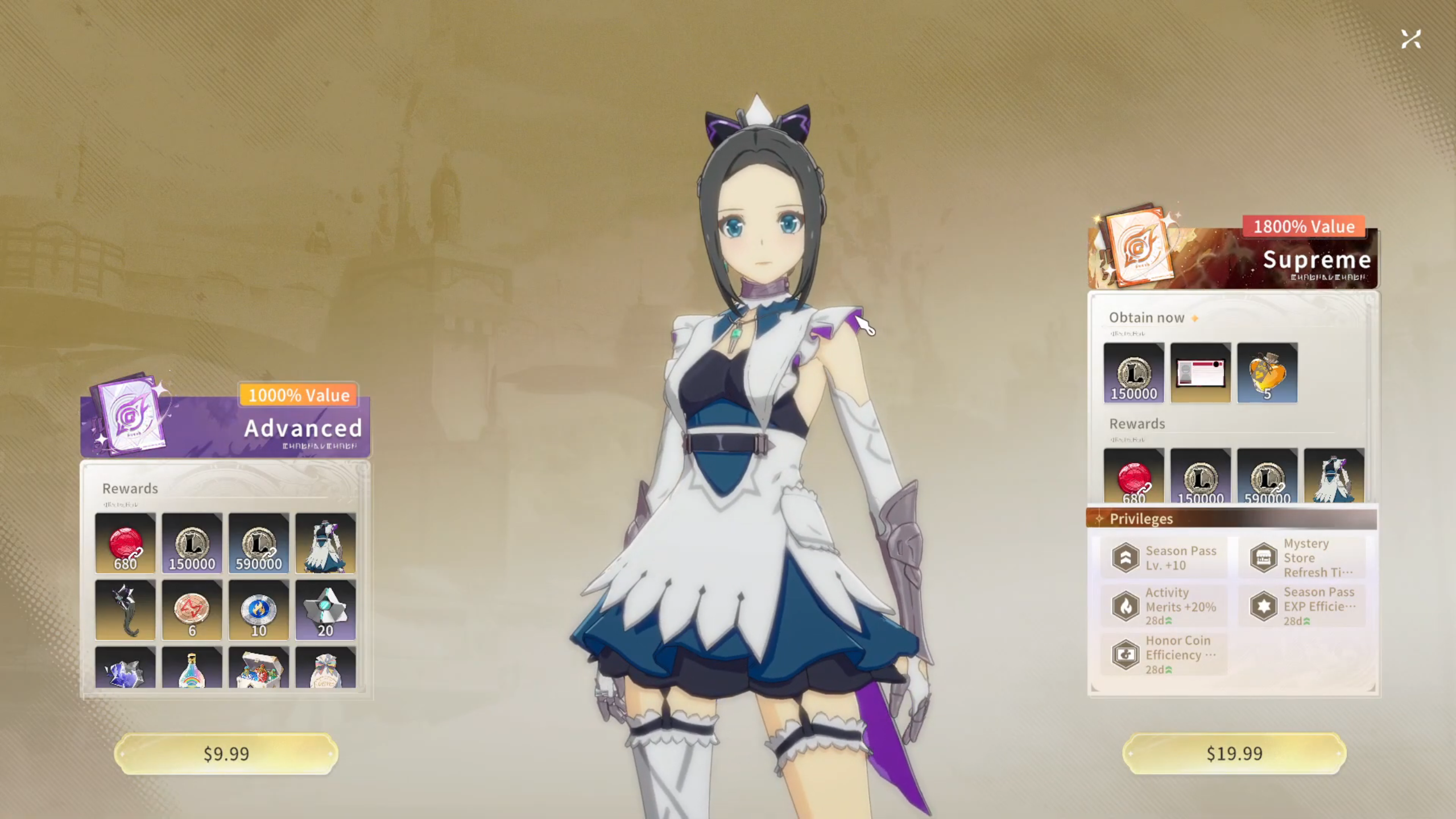Buy the Advanced pass for $9.99
Screen dimensions: 1456x819
(226, 754)
